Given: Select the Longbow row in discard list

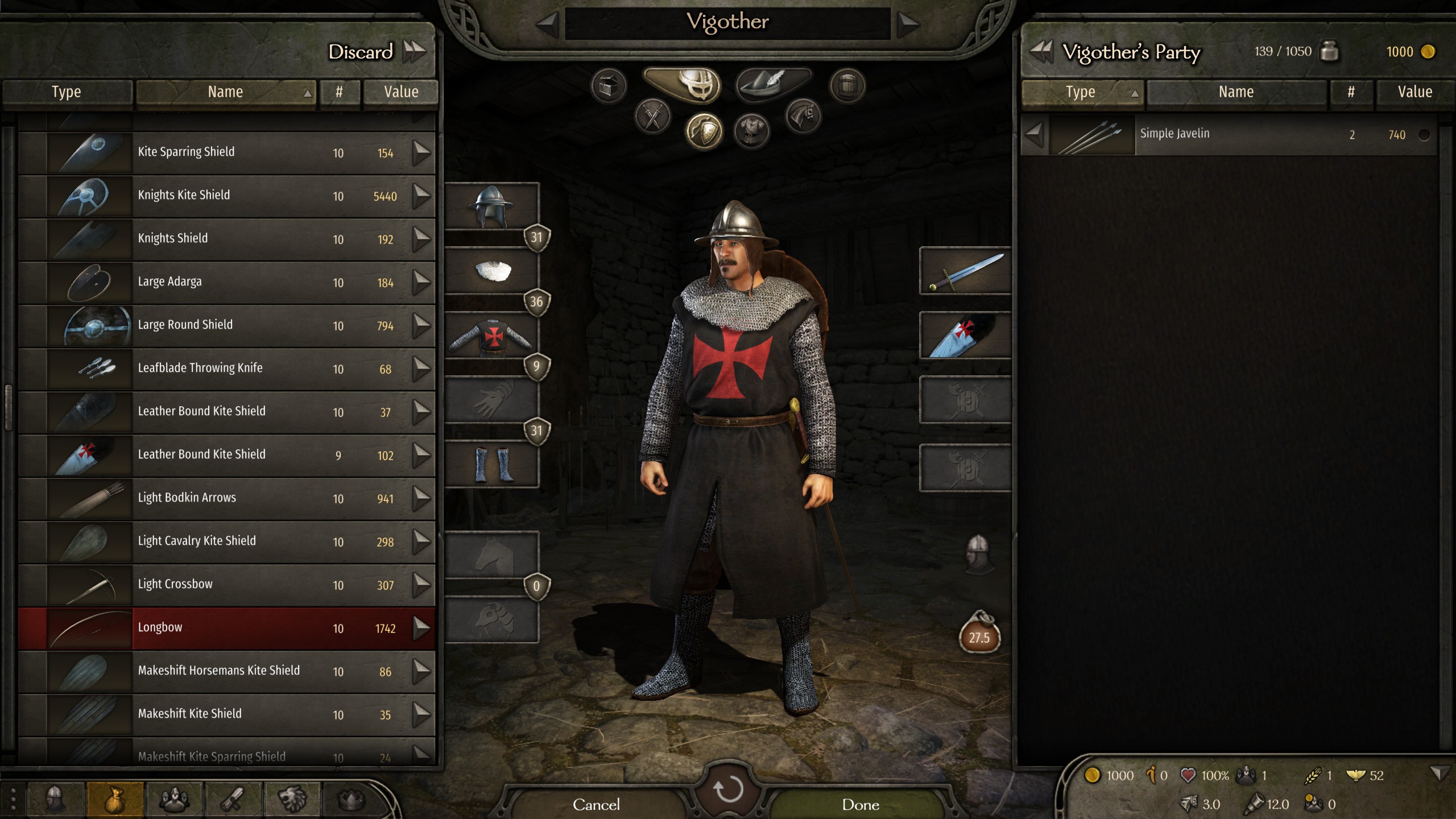Looking at the screenshot, I should coord(227,628).
